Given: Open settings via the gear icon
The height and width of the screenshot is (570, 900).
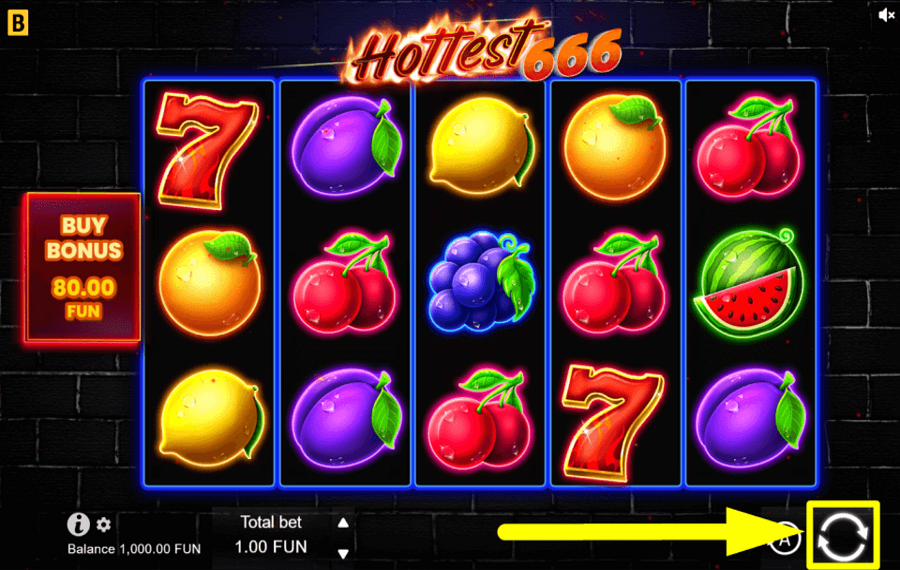Looking at the screenshot, I should (104, 524).
